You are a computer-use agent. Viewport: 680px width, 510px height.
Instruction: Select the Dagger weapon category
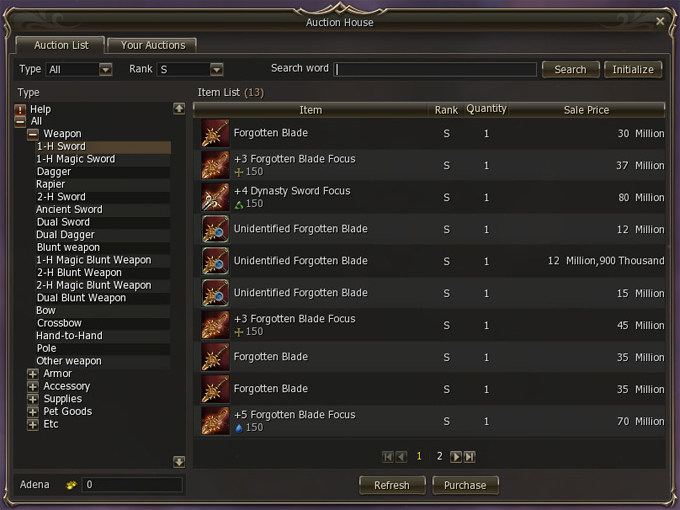pos(54,172)
